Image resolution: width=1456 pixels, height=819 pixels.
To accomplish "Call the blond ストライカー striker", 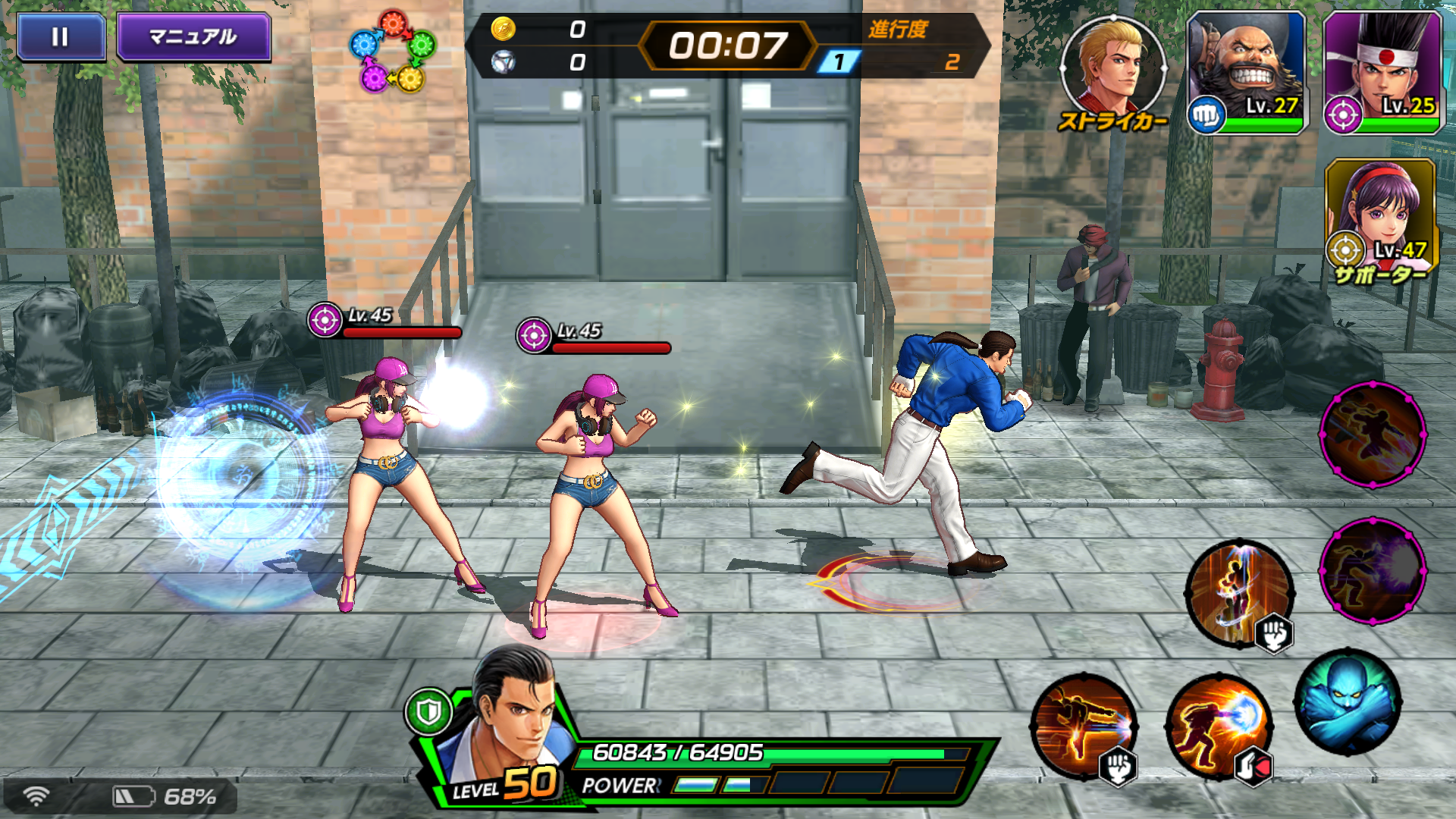I will click(1112, 69).
